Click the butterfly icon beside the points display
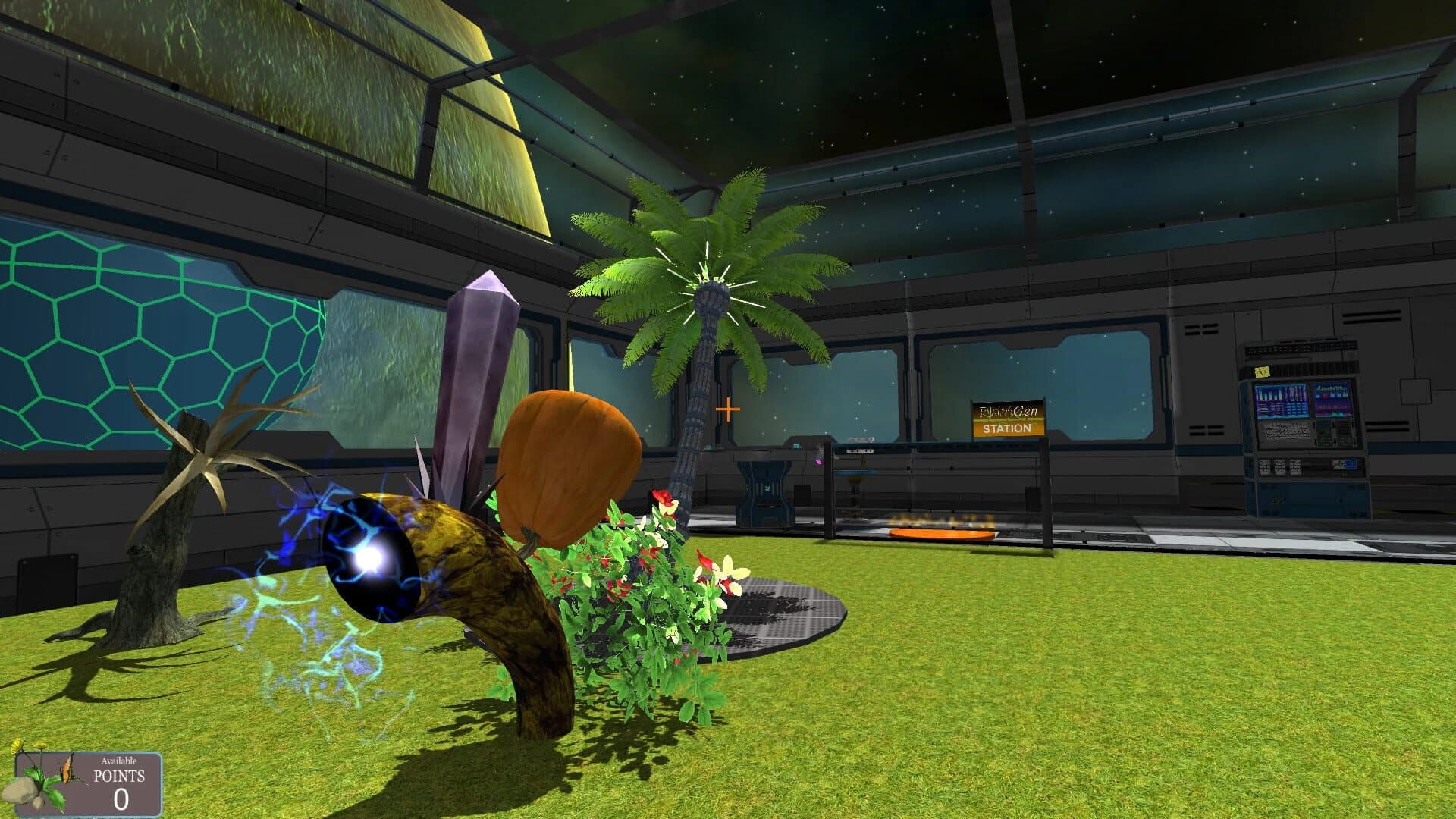Image resolution: width=1456 pixels, height=819 pixels. click(x=68, y=770)
